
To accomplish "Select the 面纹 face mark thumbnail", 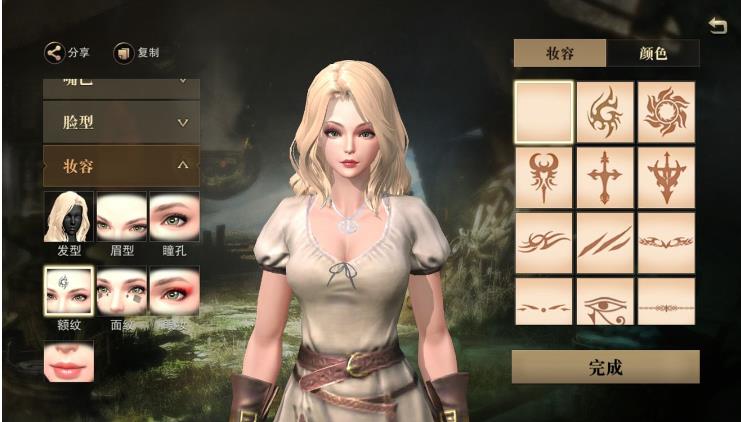I will (x=121, y=291).
